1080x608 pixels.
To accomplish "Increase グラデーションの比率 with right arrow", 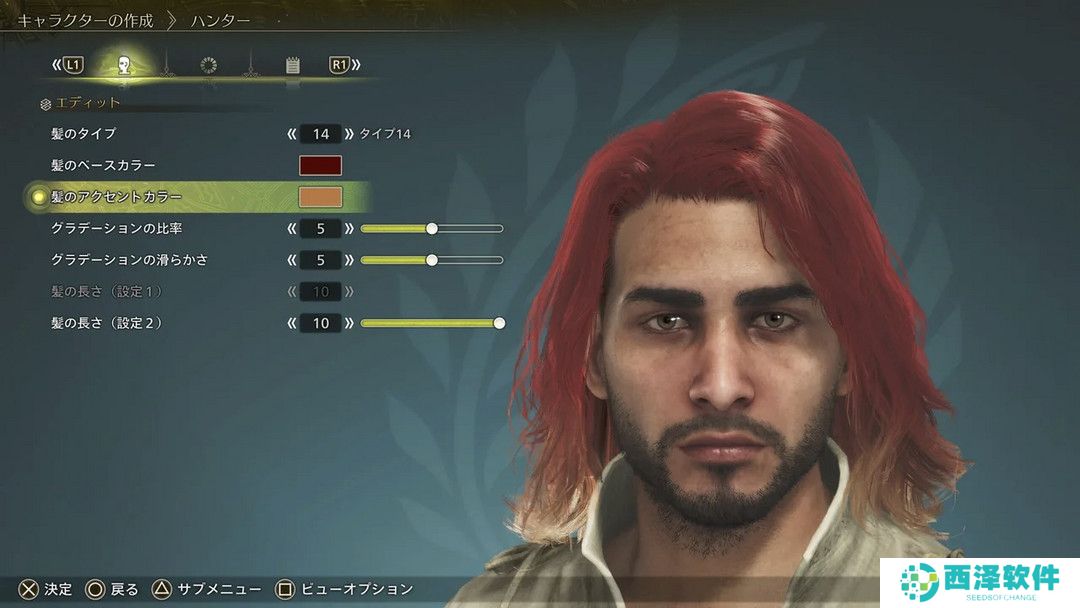I will [349, 229].
